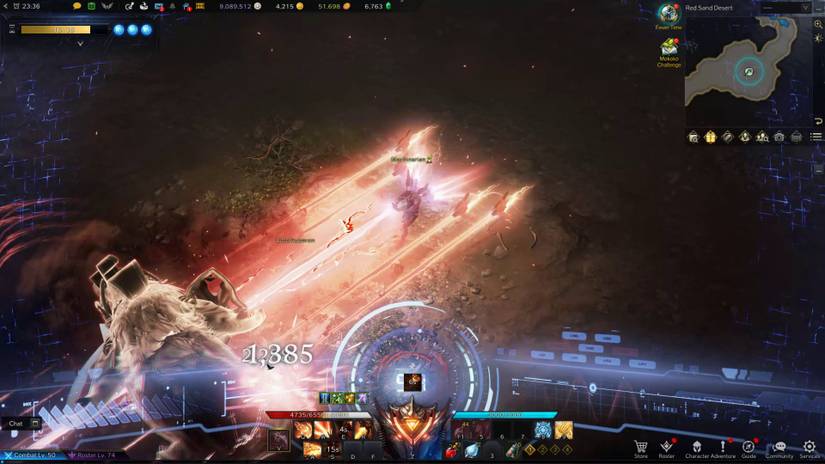Click the Fever Time event icon
Viewport: 825px width, 464px height.
click(668, 14)
